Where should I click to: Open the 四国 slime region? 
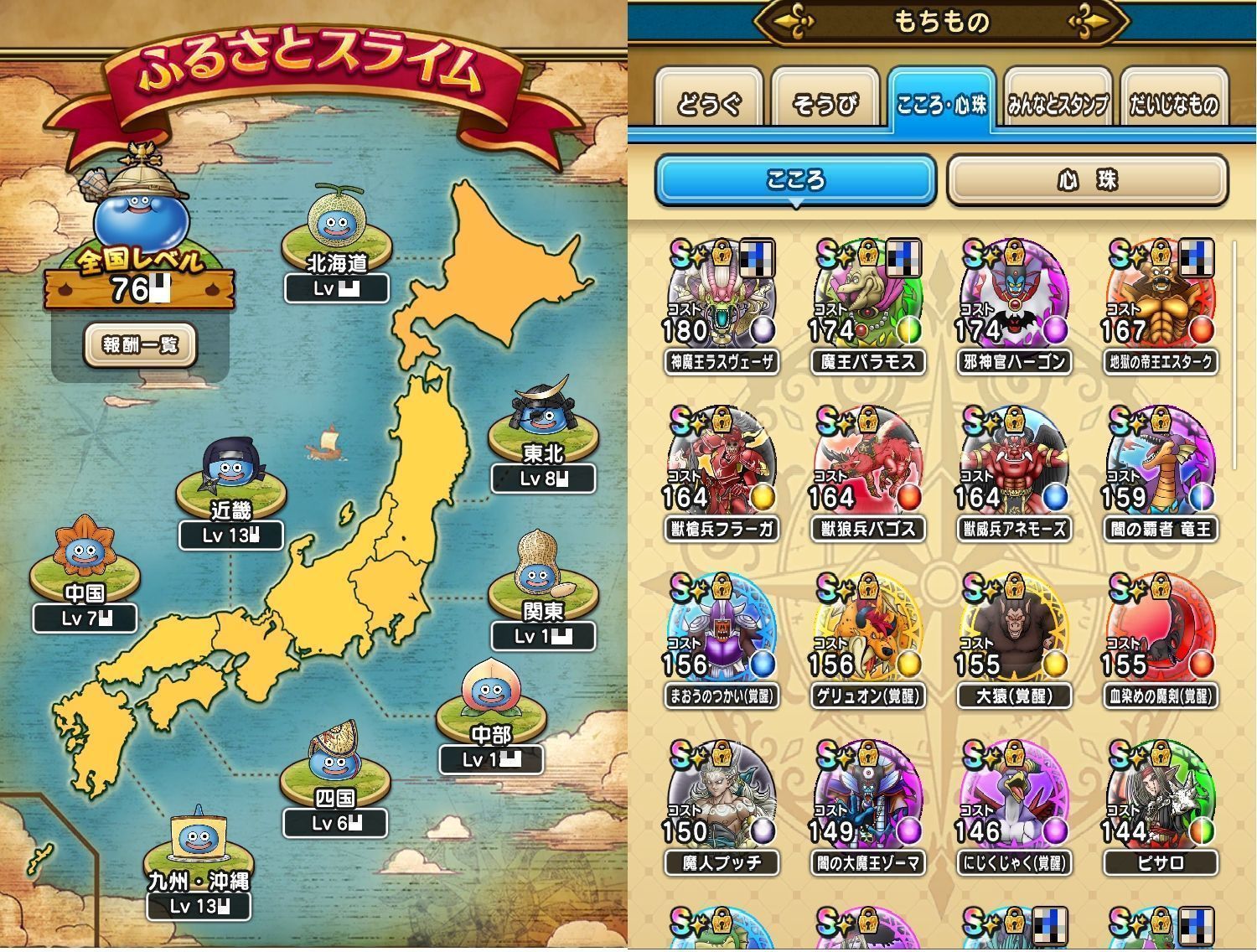[334, 759]
